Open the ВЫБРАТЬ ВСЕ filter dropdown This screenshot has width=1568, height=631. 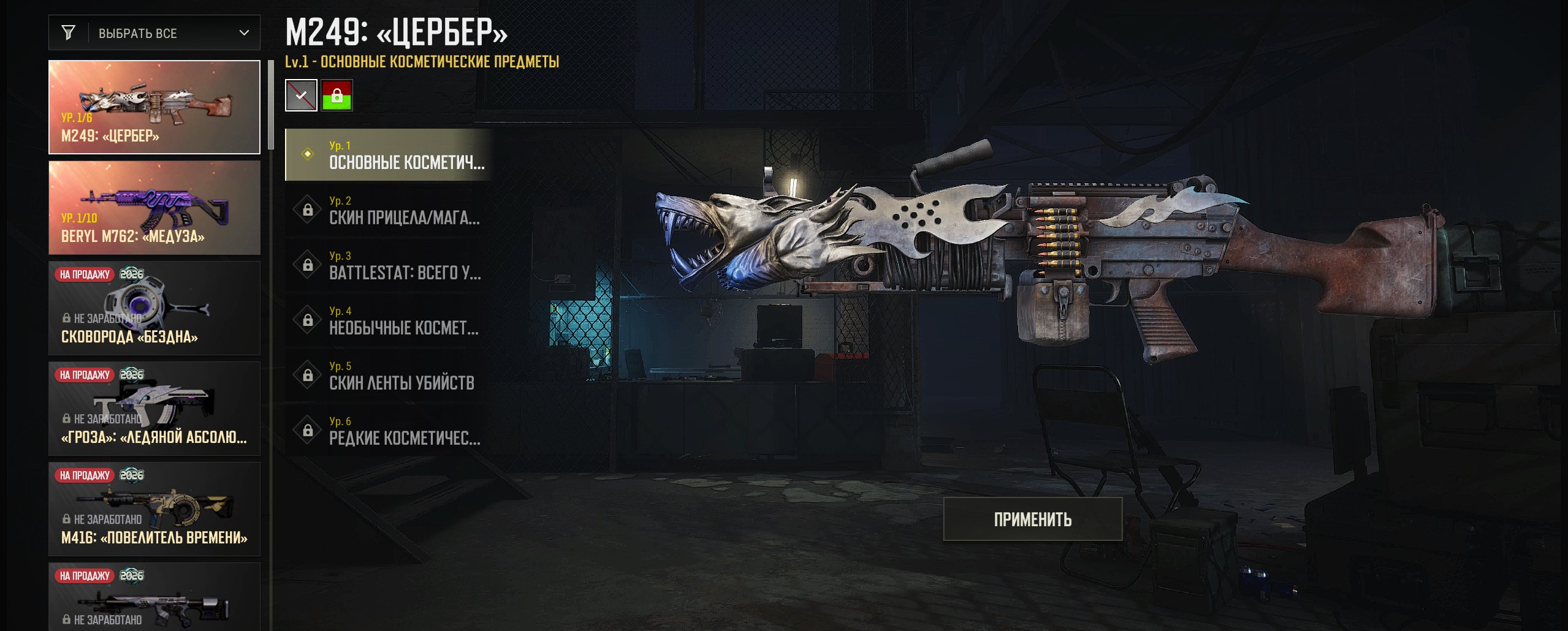154,33
